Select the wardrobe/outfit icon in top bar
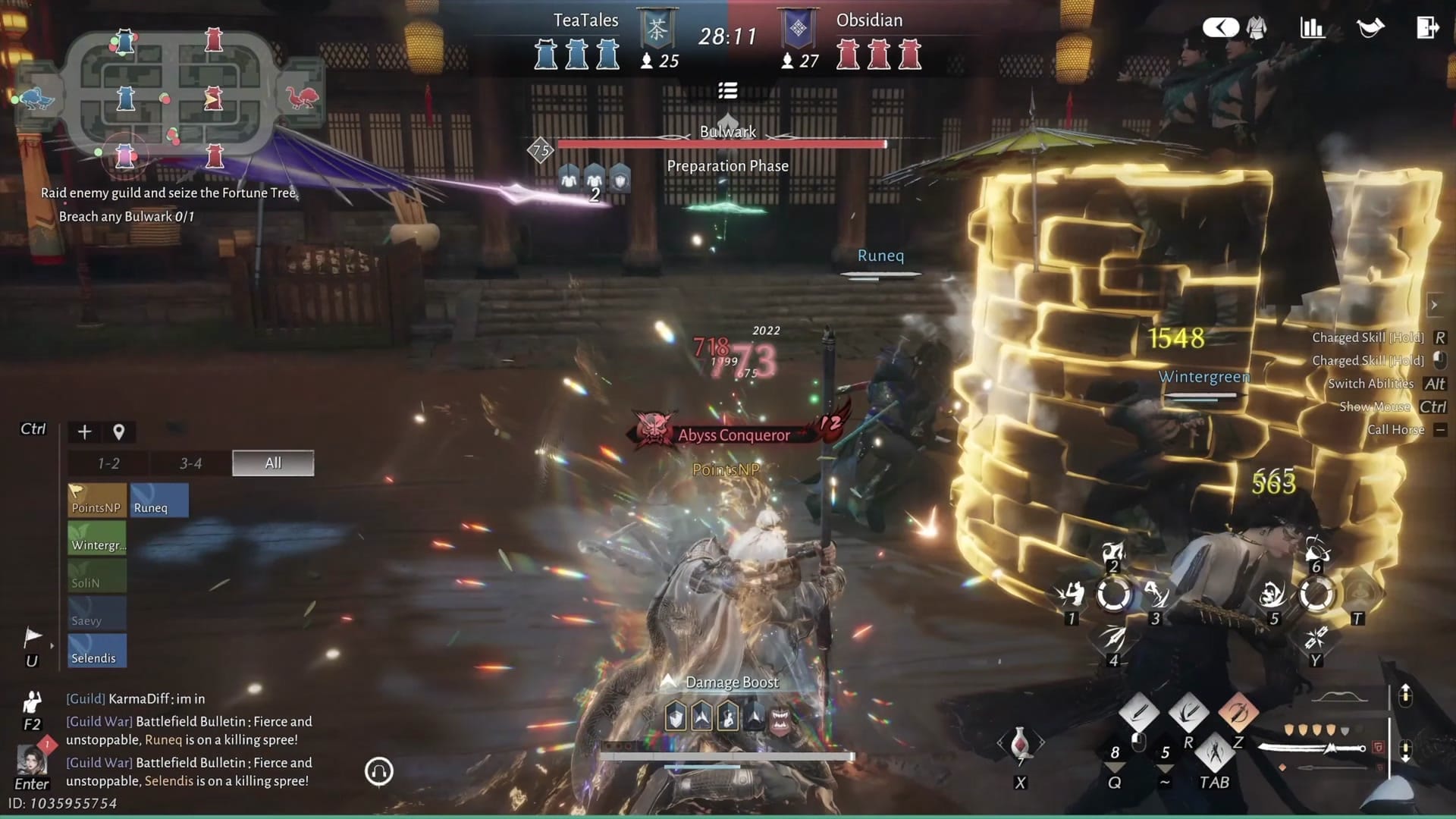 (x=1255, y=27)
